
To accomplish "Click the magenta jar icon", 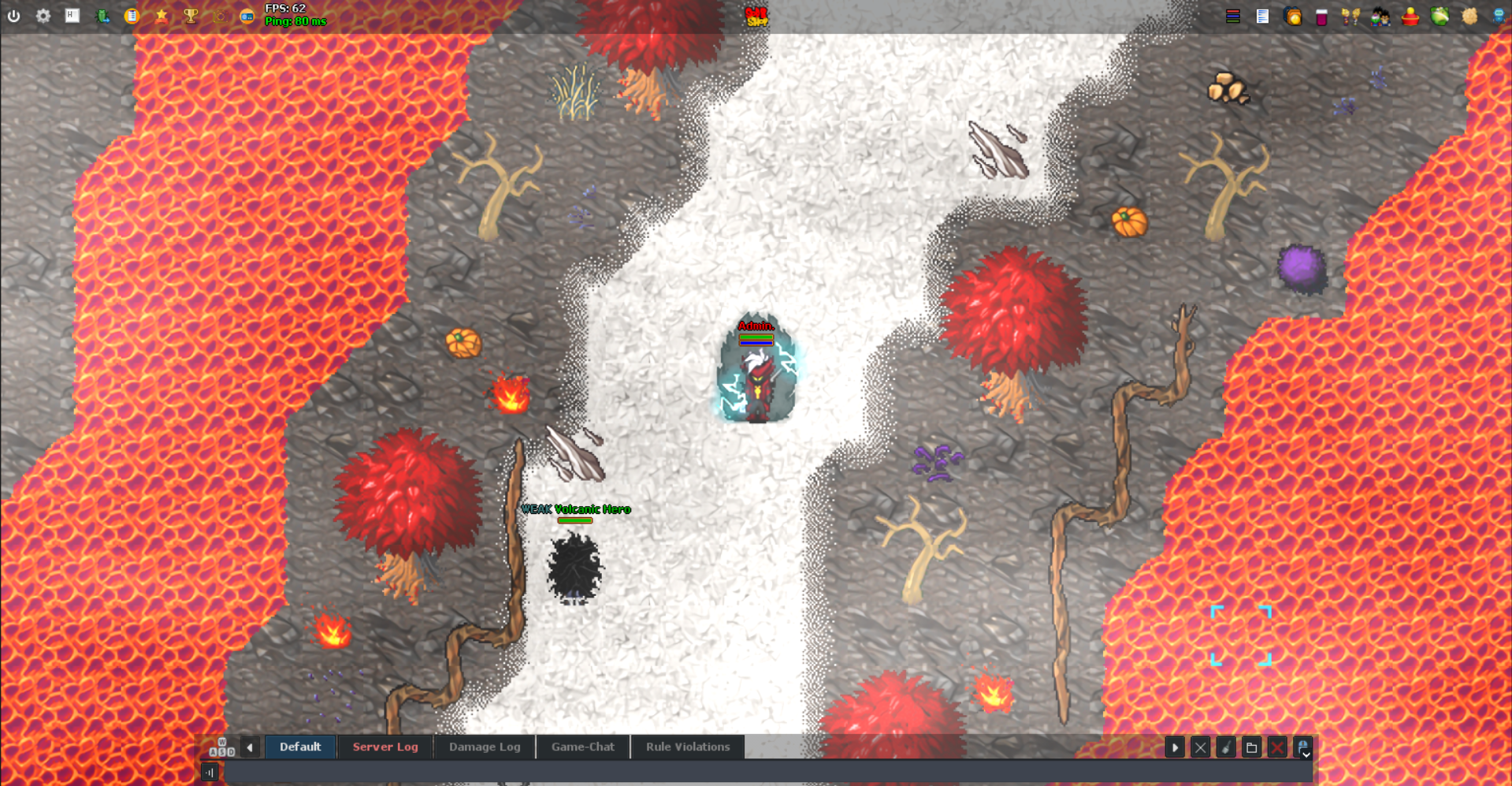I will tap(1322, 17).
